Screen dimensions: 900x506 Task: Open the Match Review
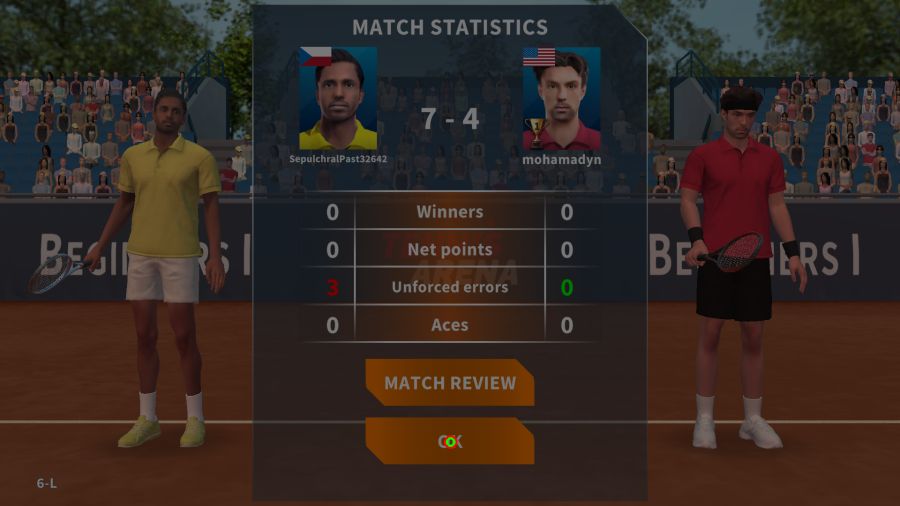pyautogui.click(x=450, y=383)
